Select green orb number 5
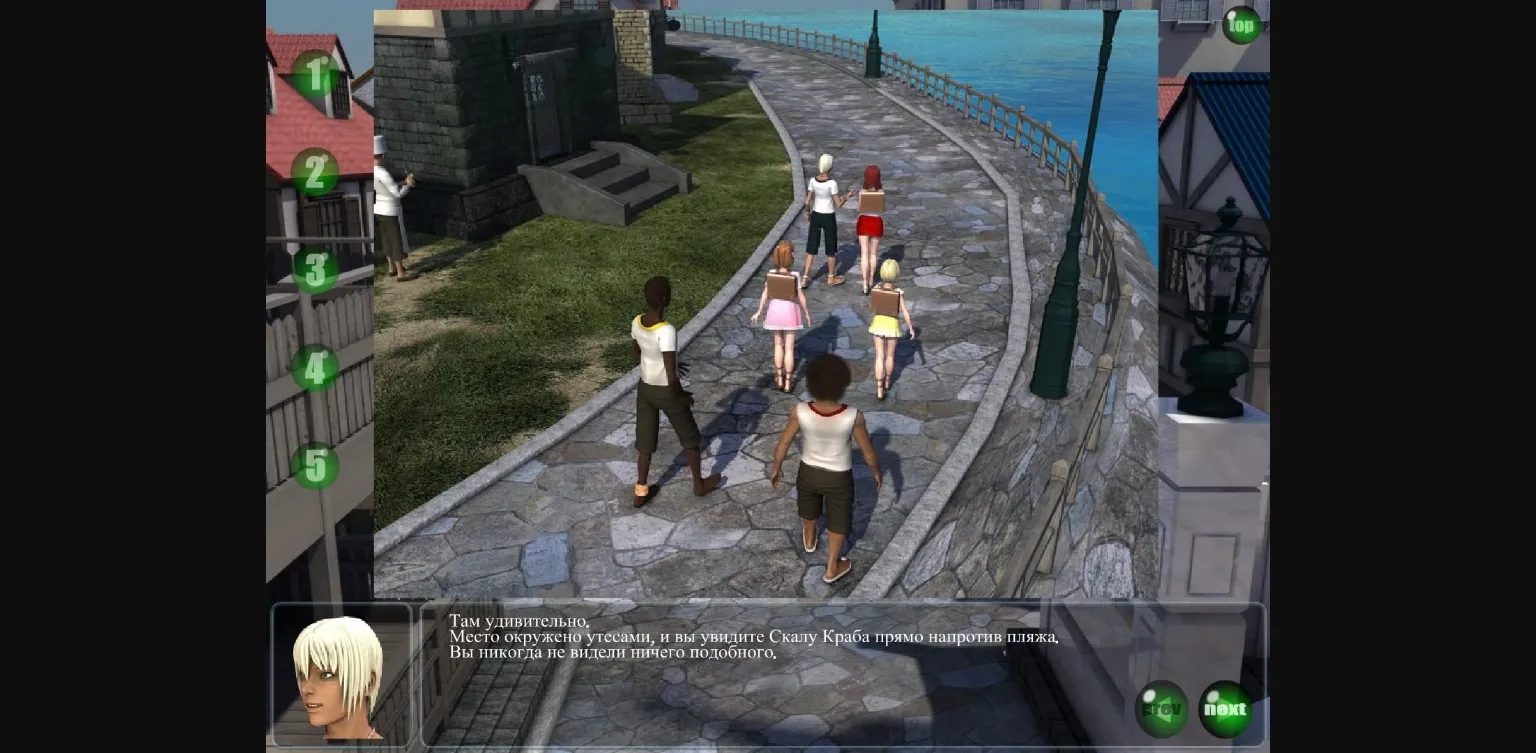Image resolution: width=1536 pixels, height=753 pixels. click(x=316, y=466)
